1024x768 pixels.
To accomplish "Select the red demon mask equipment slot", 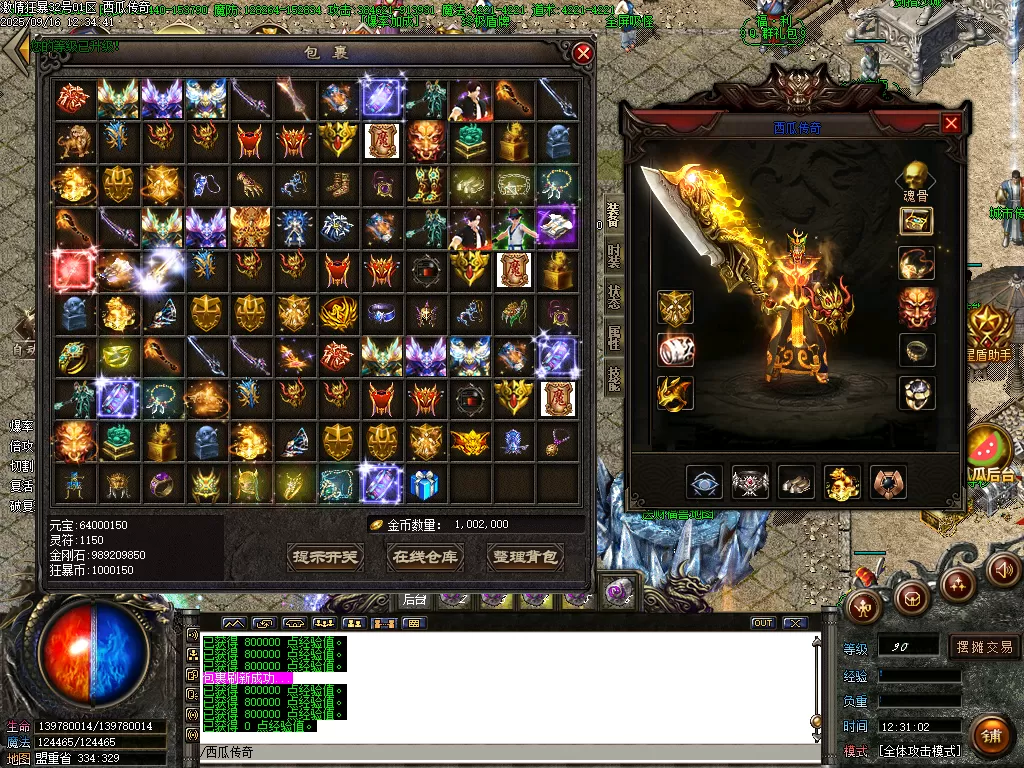I will click(x=916, y=307).
